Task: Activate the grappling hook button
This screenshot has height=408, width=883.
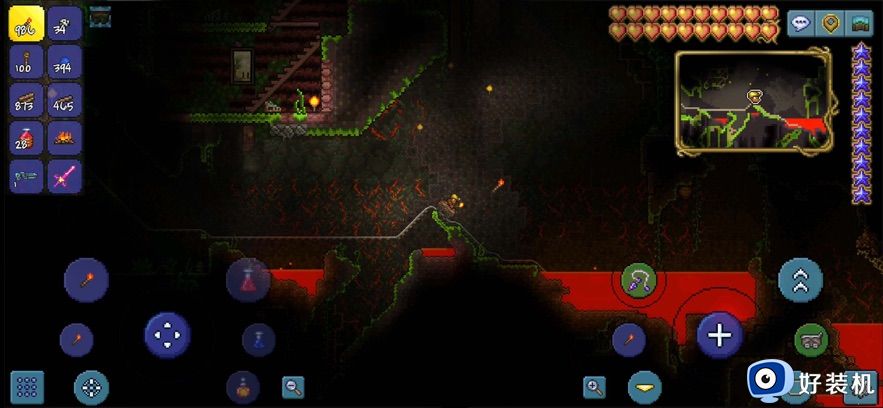Action: coord(638,281)
